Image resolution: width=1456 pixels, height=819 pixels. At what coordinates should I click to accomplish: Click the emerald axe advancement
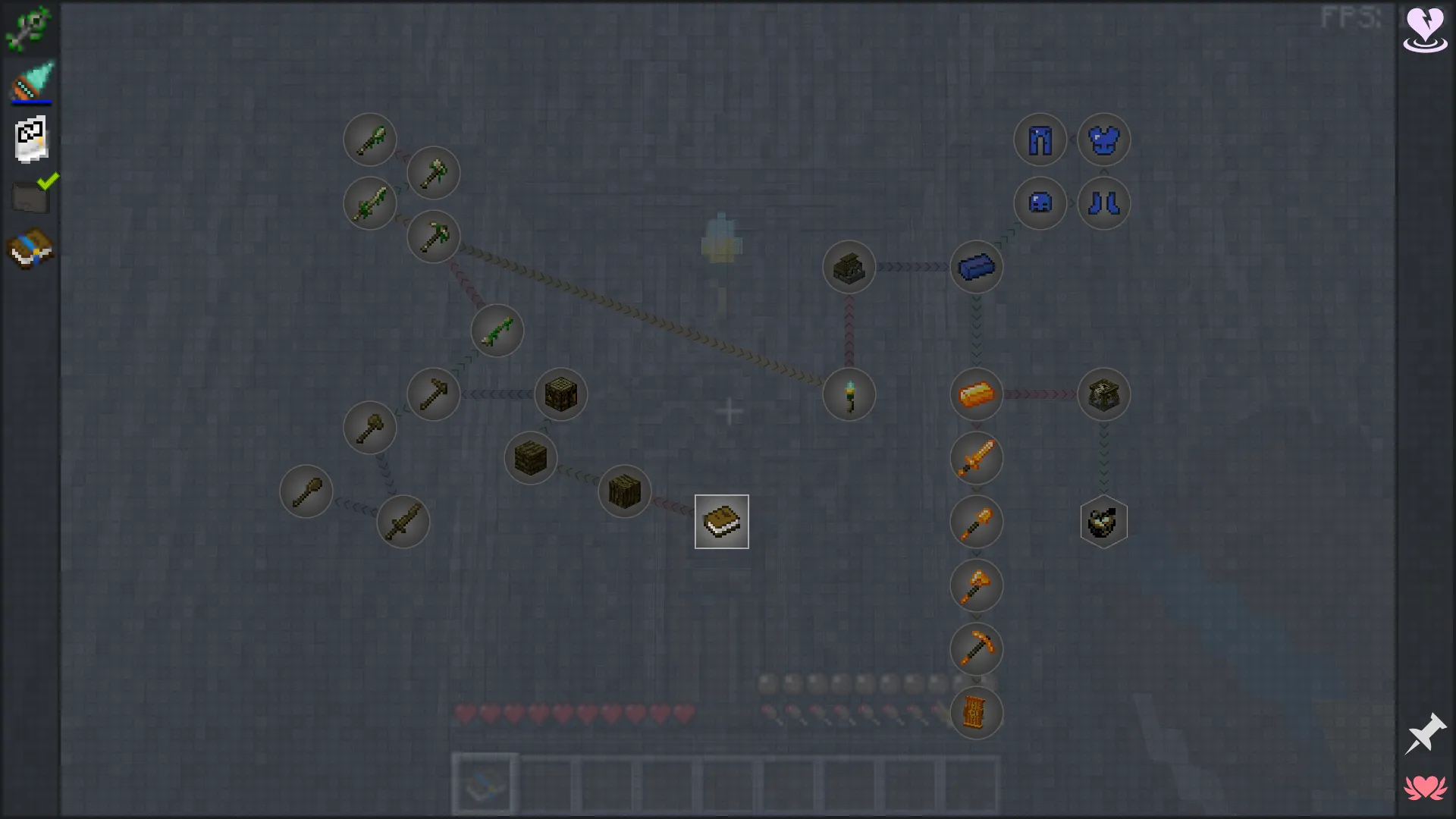[433, 173]
